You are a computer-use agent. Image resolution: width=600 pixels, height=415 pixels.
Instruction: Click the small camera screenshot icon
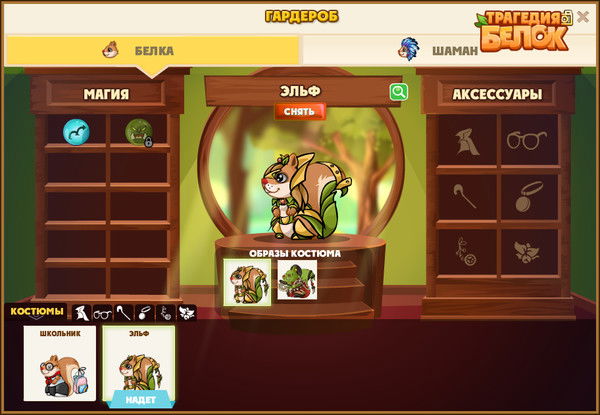567,16
